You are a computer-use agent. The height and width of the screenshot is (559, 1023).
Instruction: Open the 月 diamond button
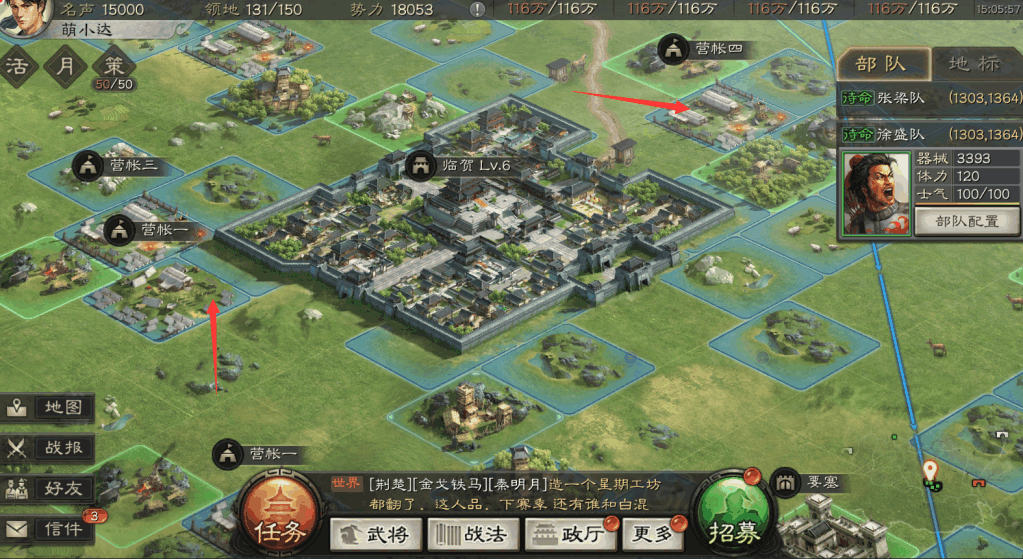click(65, 68)
